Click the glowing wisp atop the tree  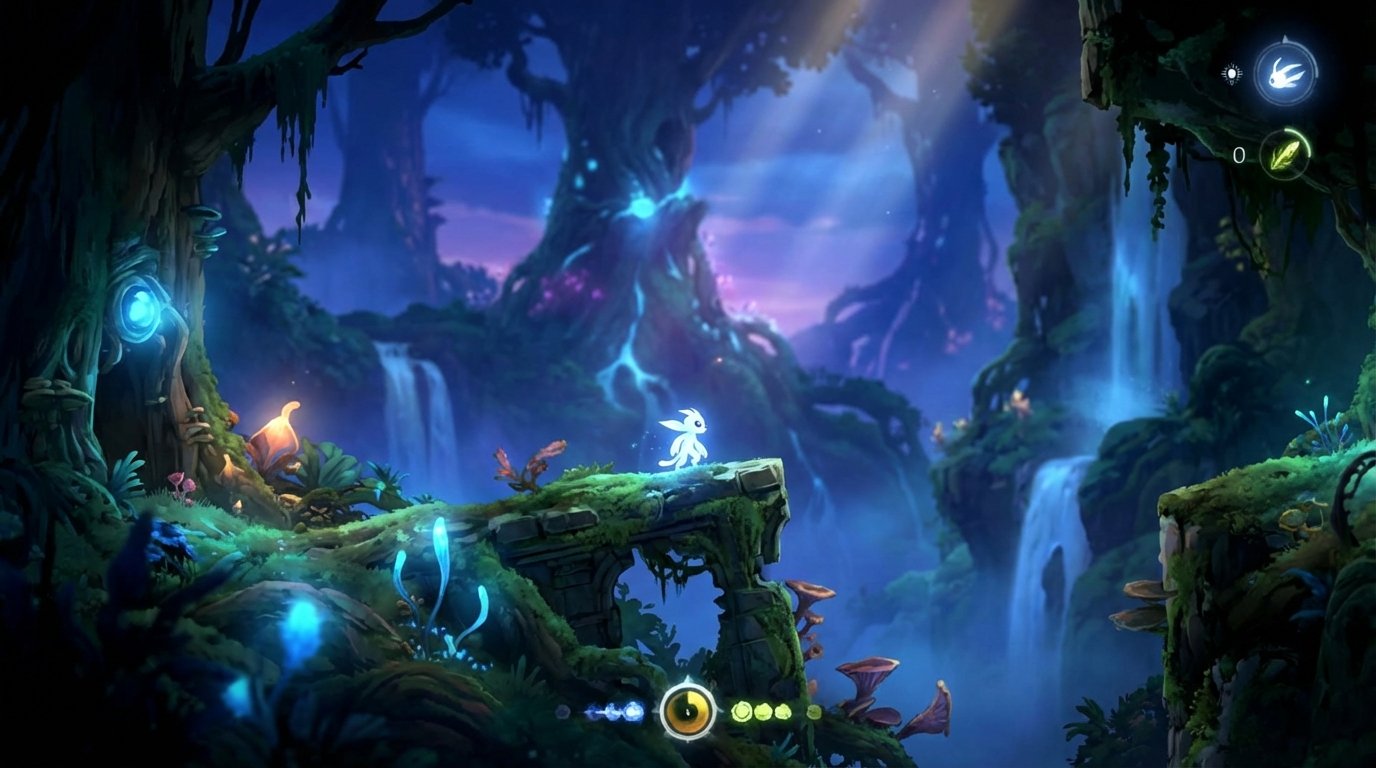[645, 205]
